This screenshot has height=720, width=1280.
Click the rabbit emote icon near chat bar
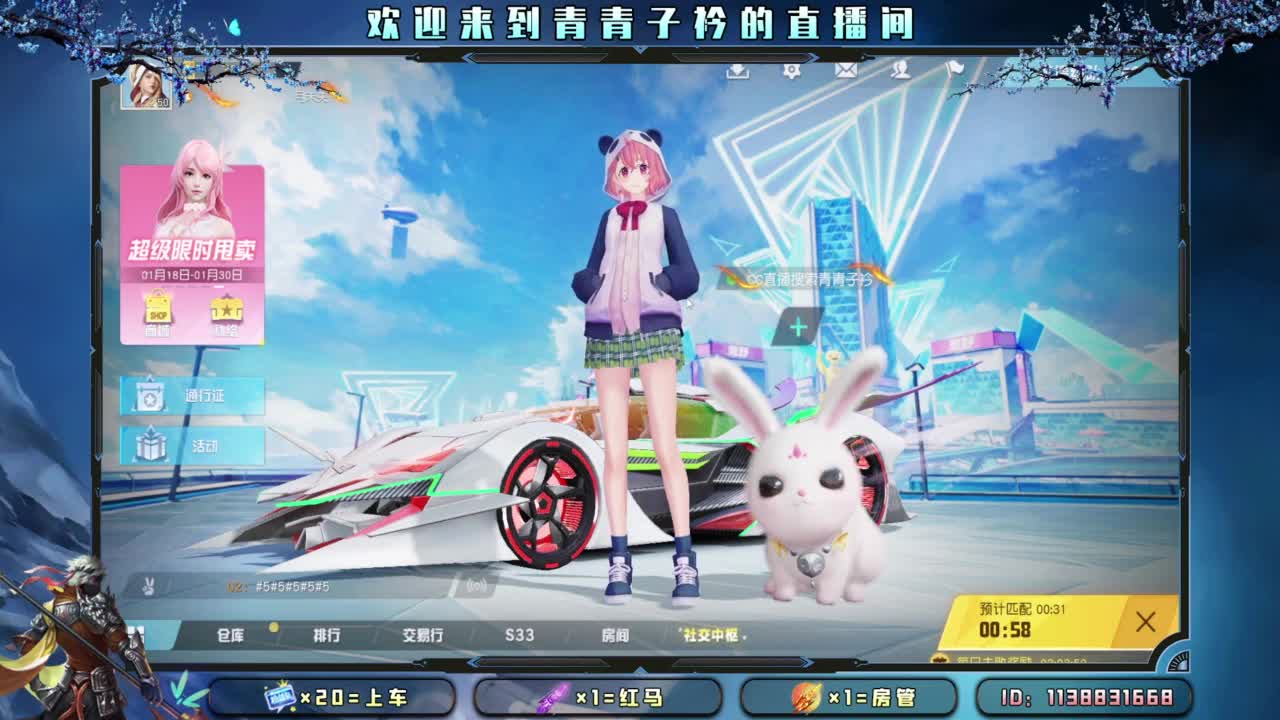tap(149, 586)
